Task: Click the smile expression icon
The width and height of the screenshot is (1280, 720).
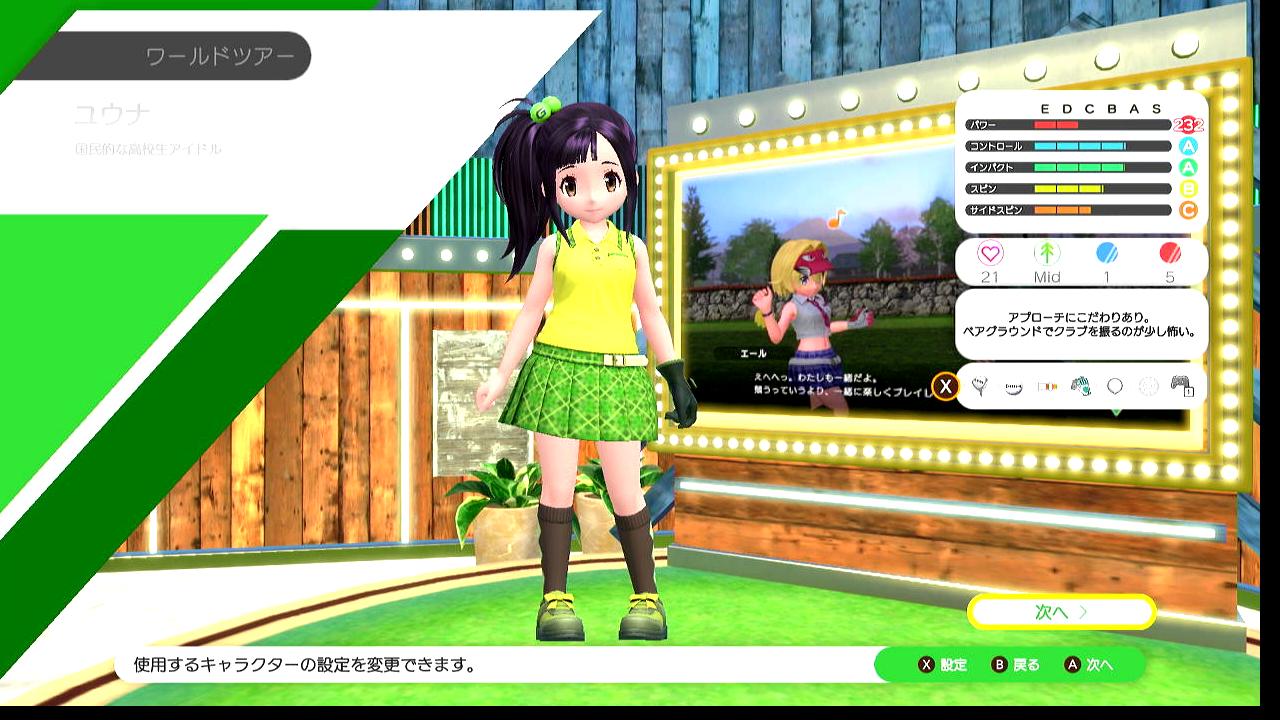Action: tap(1013, 386)
